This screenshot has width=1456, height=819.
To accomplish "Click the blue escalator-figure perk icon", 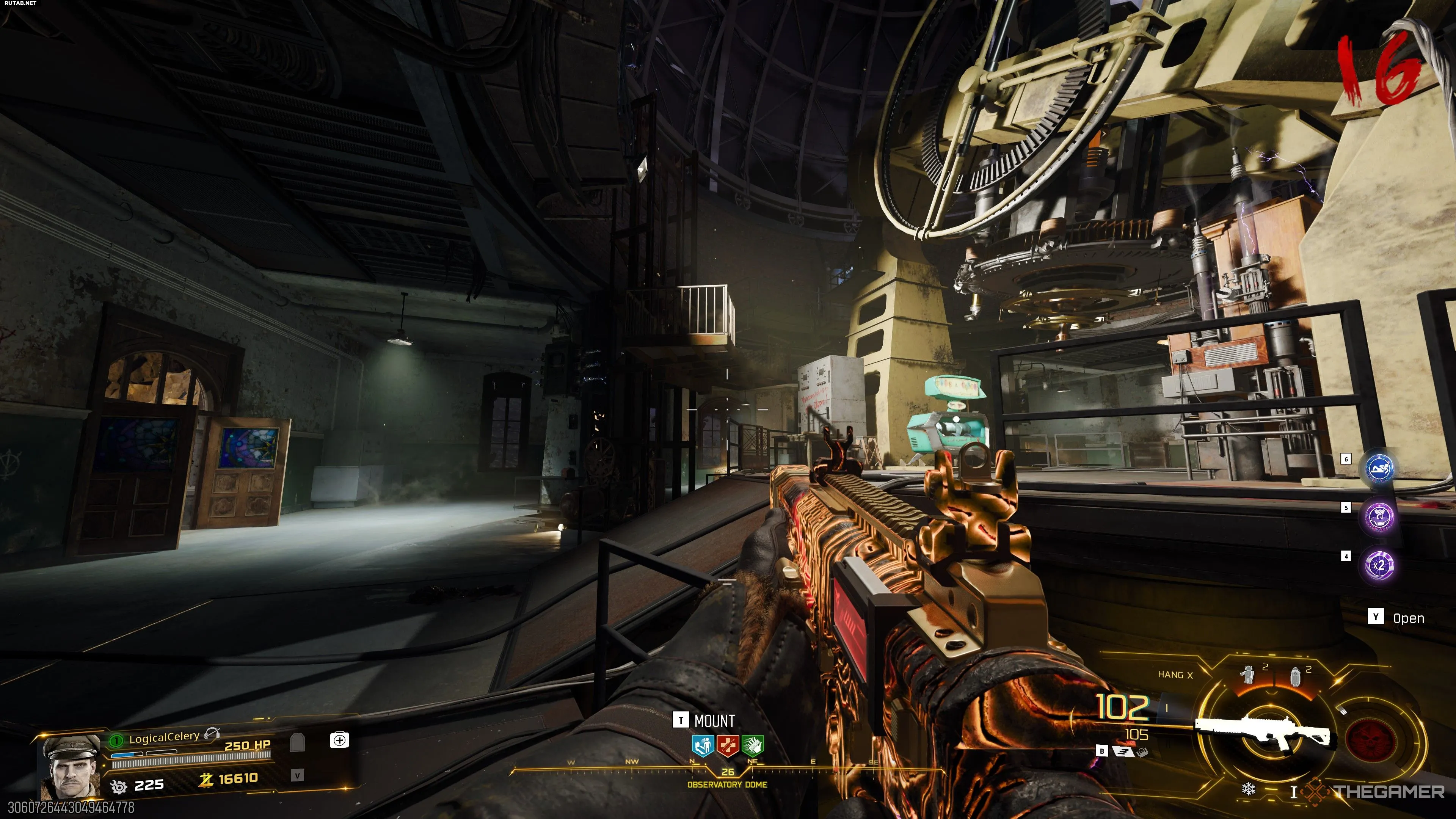I will click(703, 745).
